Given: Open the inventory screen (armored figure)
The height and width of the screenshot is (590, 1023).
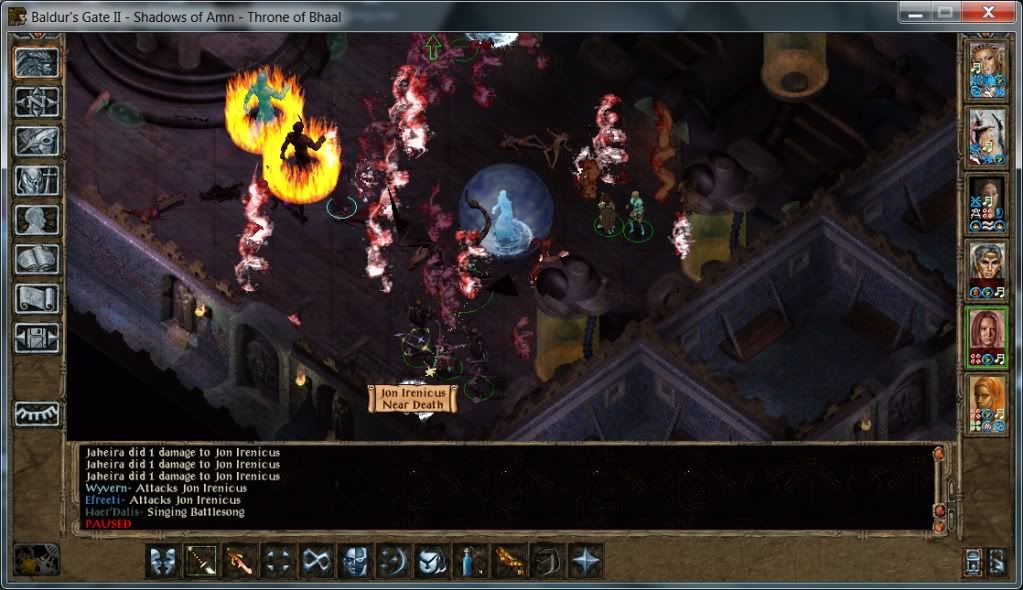Looking at the screenshot, I should coord(36,181).
